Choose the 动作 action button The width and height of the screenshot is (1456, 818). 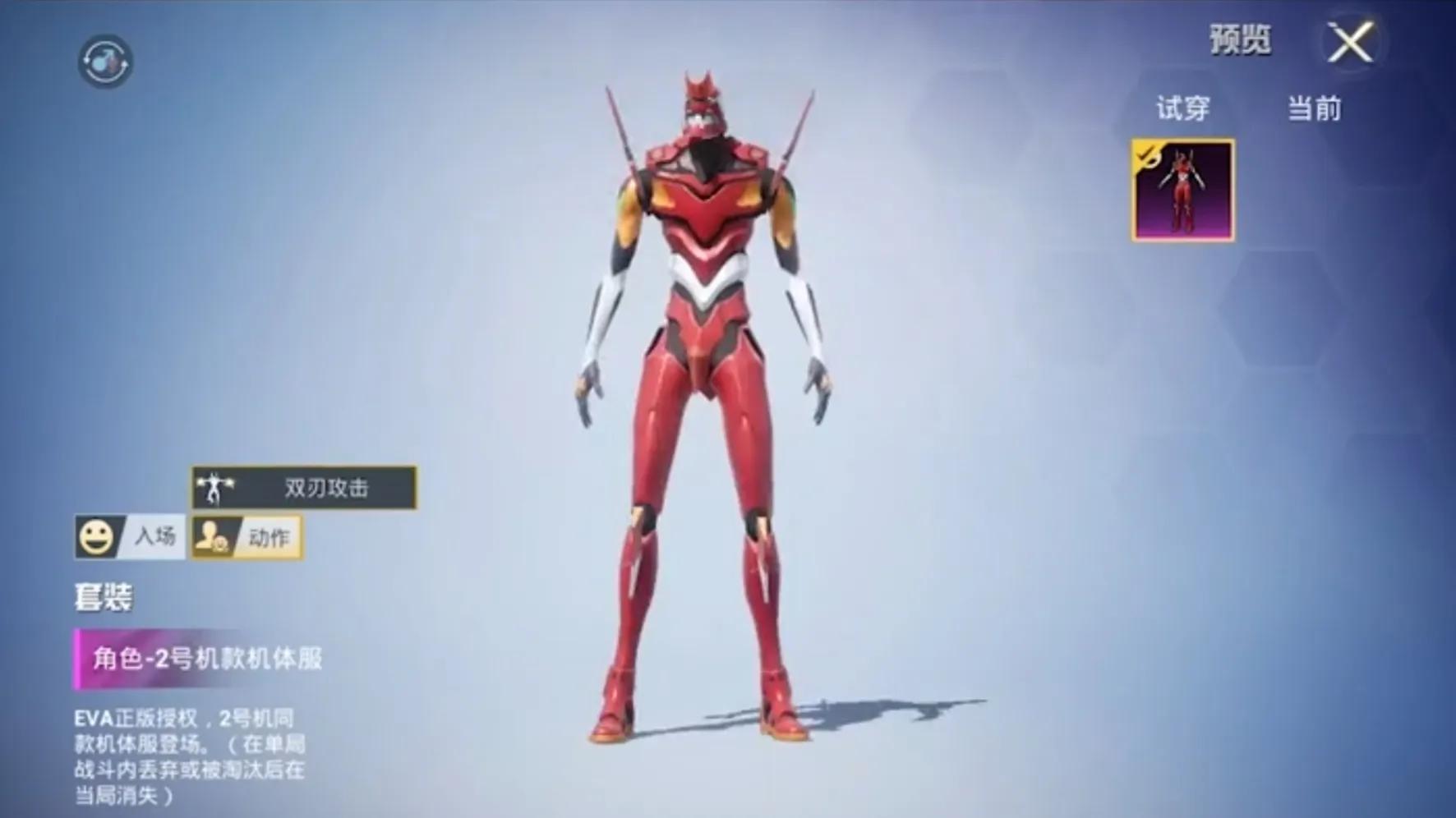[247, 538]
